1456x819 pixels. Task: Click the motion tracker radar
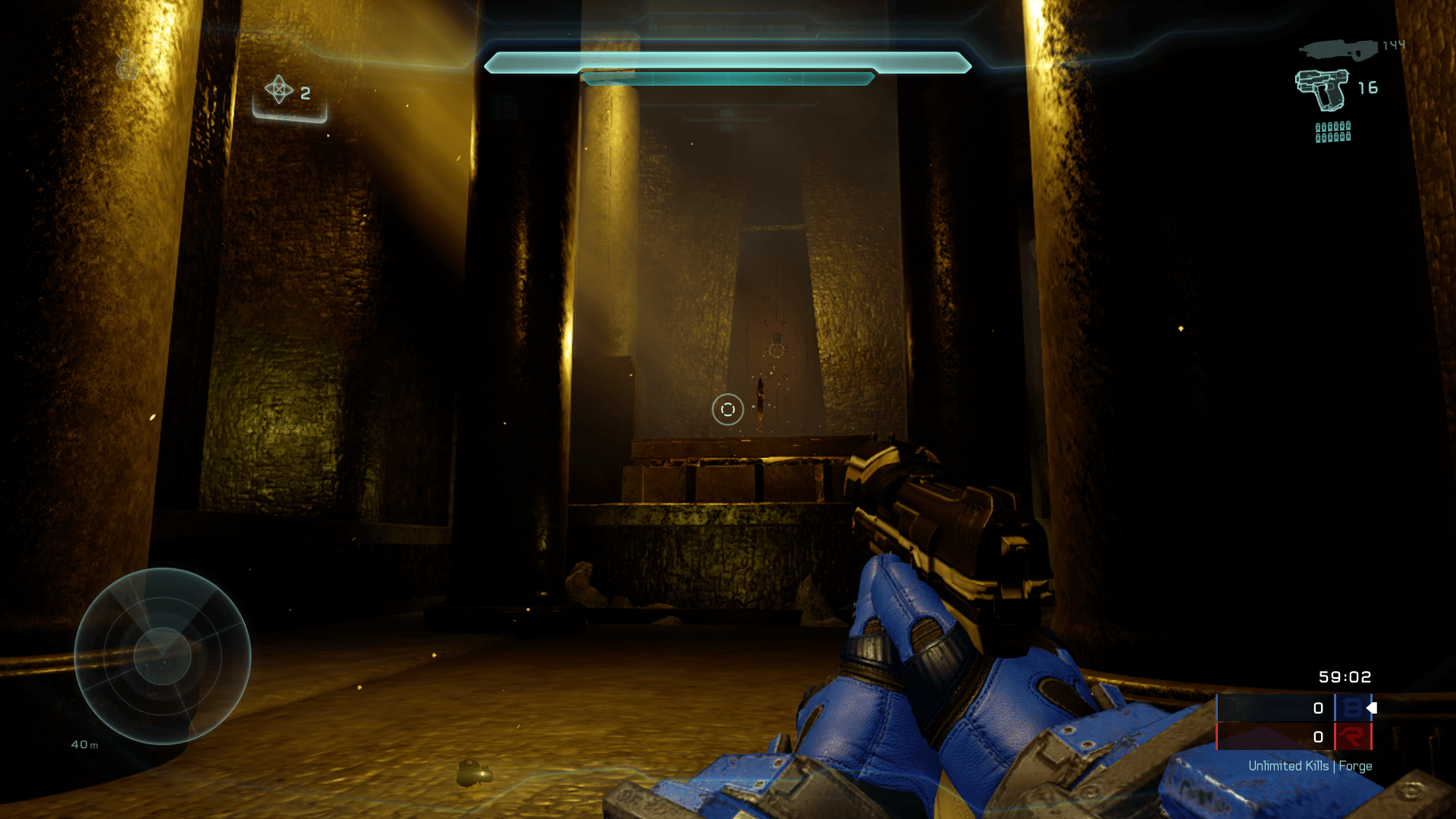pos(162,656)
